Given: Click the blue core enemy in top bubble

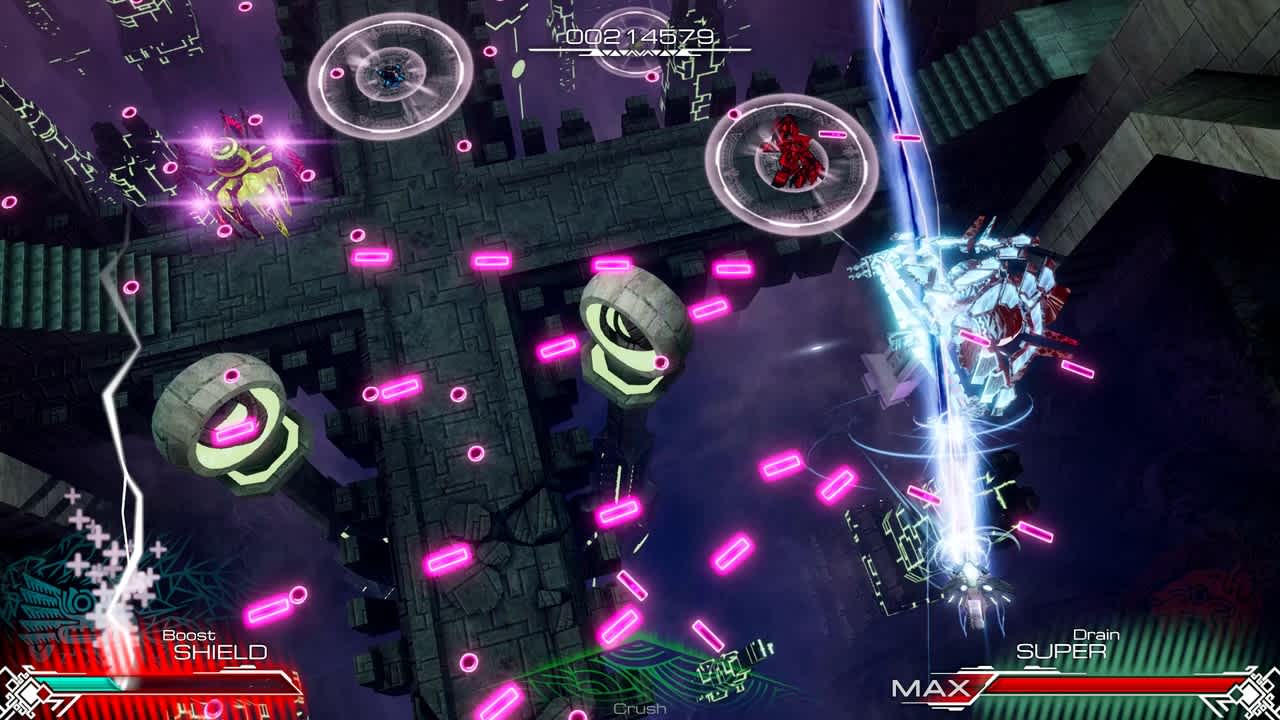Looking at the screenshot, I should pos(390,75).
